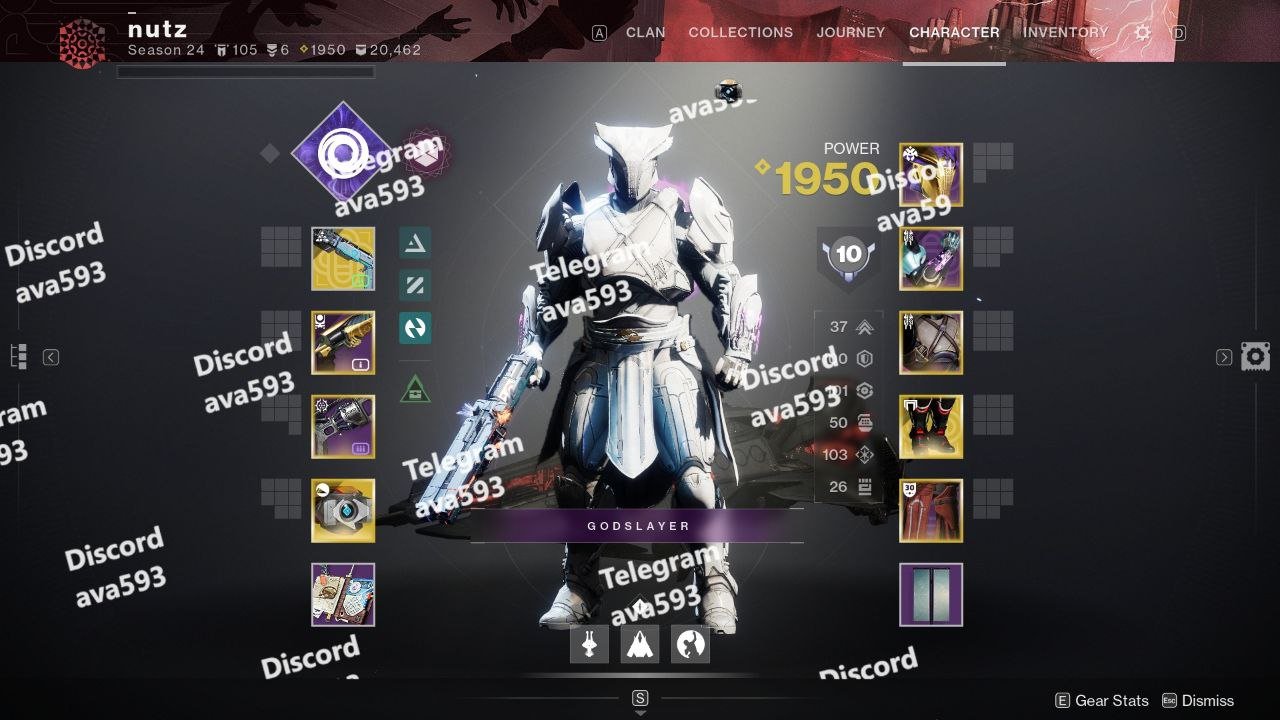Open the sparrow vehicle slot

pos(590,645)
